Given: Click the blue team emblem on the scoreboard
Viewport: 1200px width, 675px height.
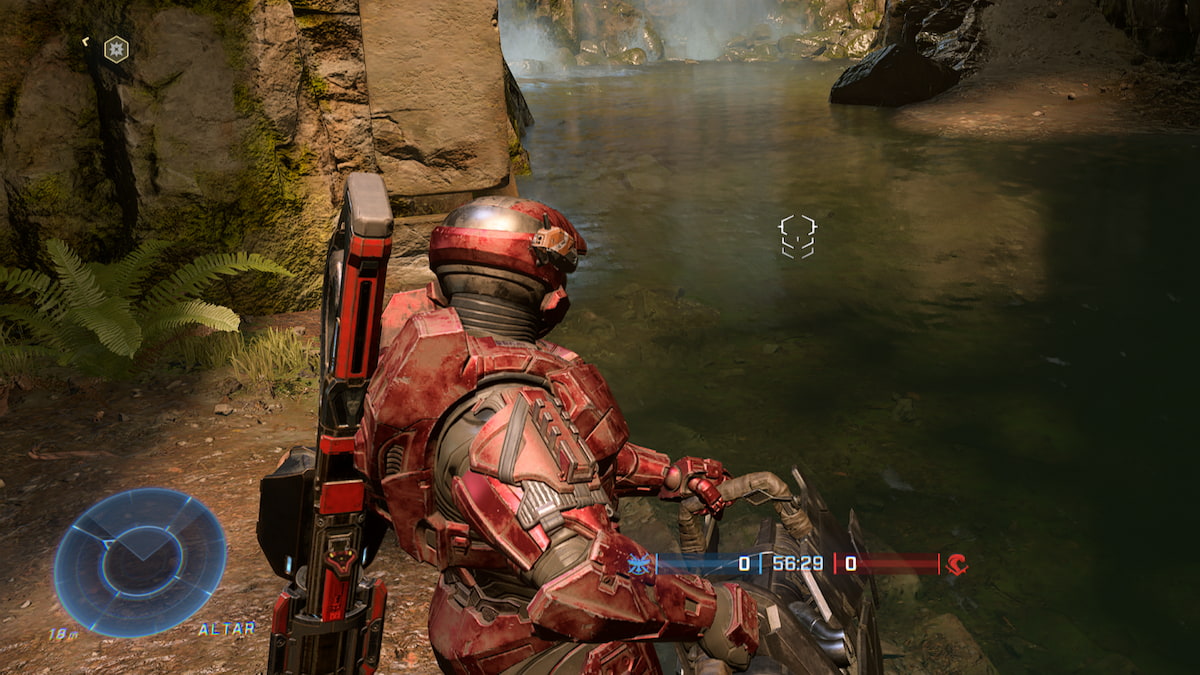Looking at the screenshot, I should [638, 565].
